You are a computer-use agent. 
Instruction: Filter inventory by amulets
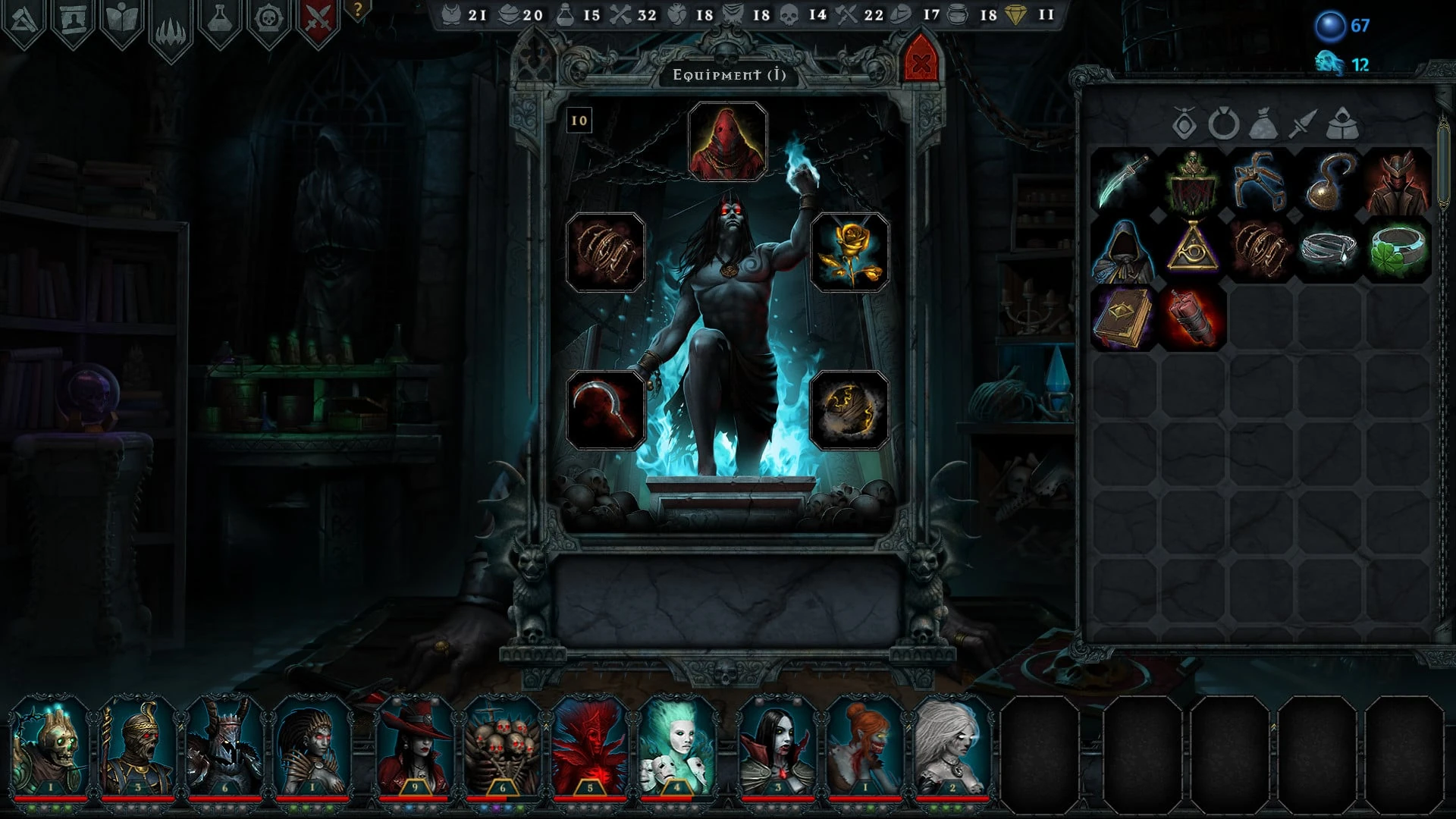(1184, 124)
